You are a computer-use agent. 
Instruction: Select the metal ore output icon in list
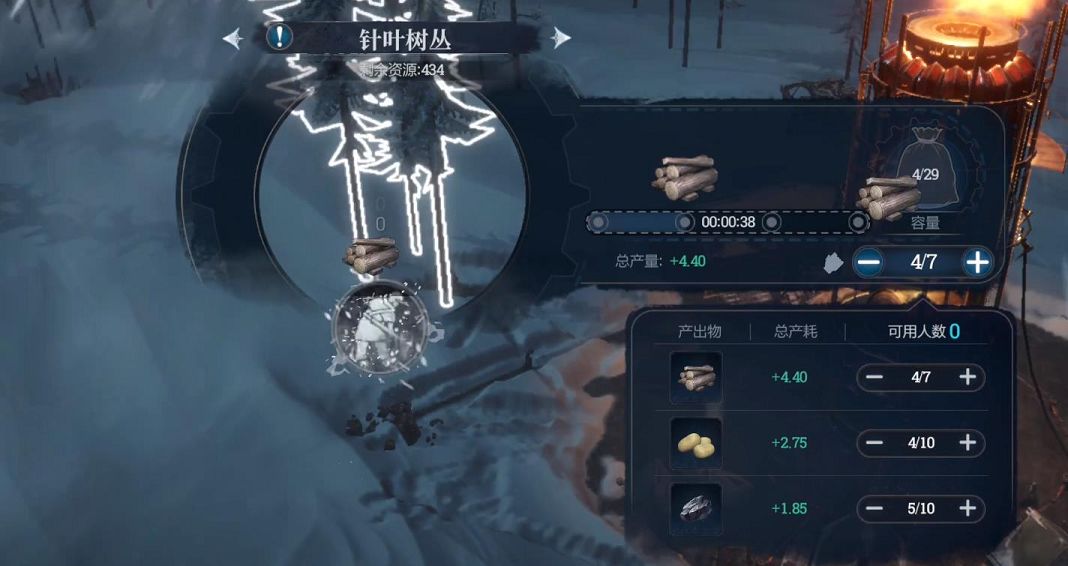[x=696, y=509]
